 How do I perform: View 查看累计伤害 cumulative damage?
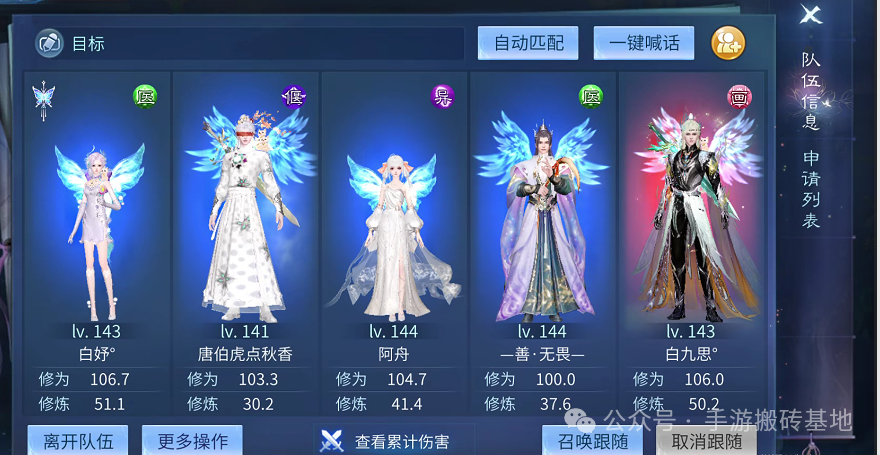pyautogui.click(x=394, y=441)
